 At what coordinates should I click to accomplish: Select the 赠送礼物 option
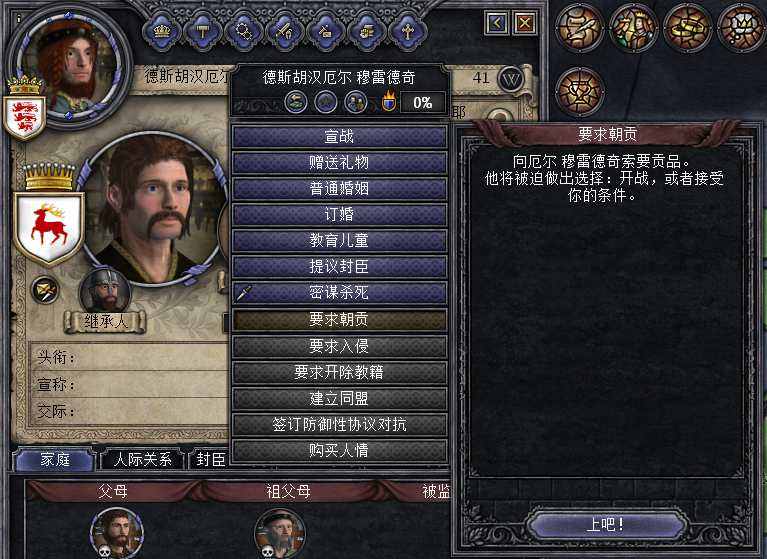tap(339, 162)
